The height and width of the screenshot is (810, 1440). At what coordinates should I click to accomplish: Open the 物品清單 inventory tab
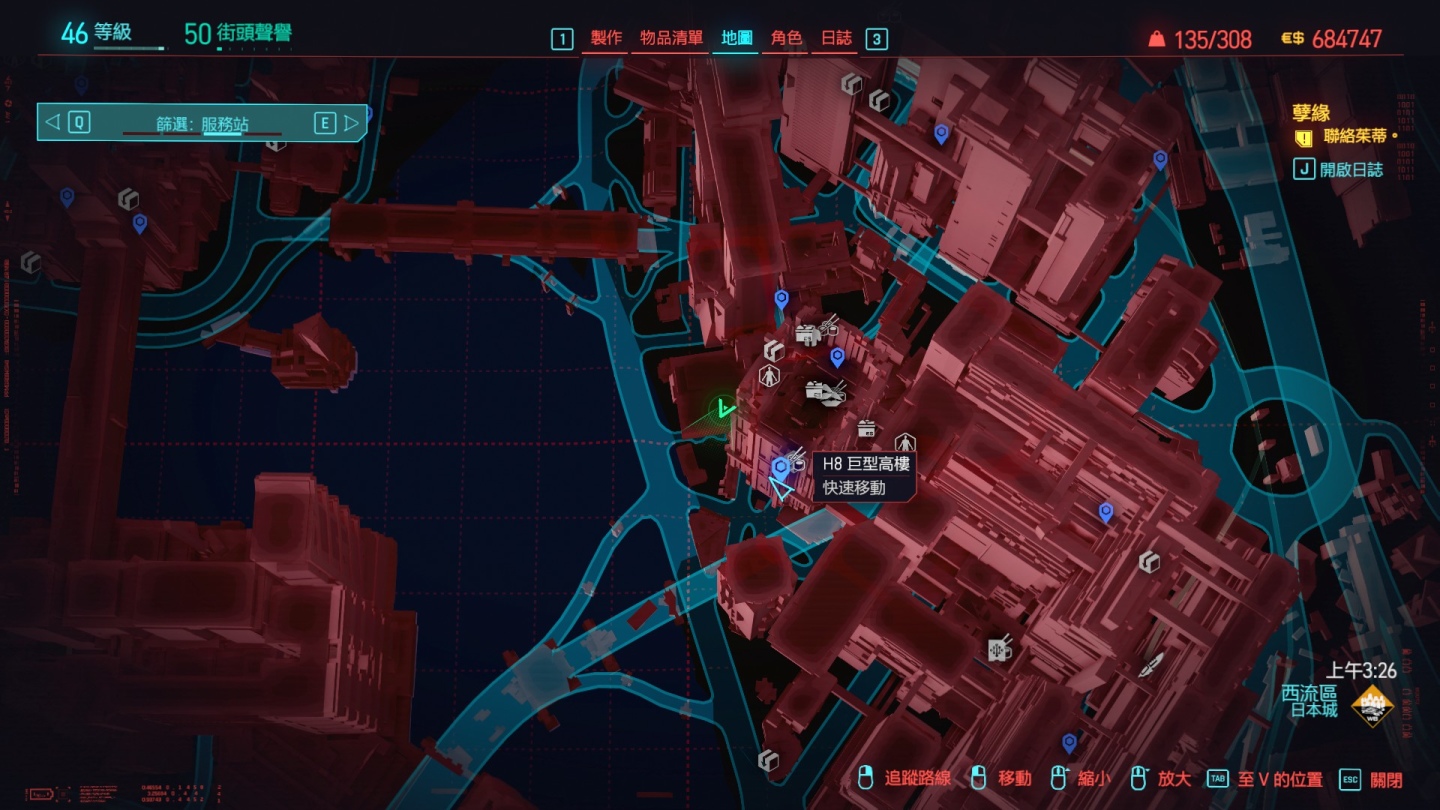(671, 38)
